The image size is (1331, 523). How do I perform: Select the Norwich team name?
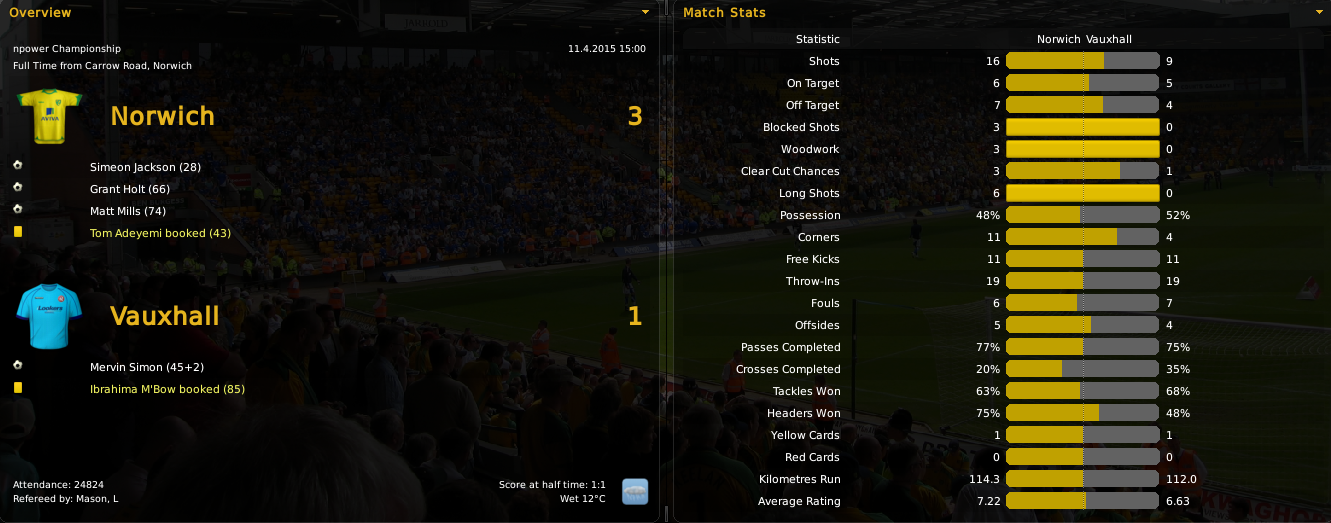tap(162, 116)
